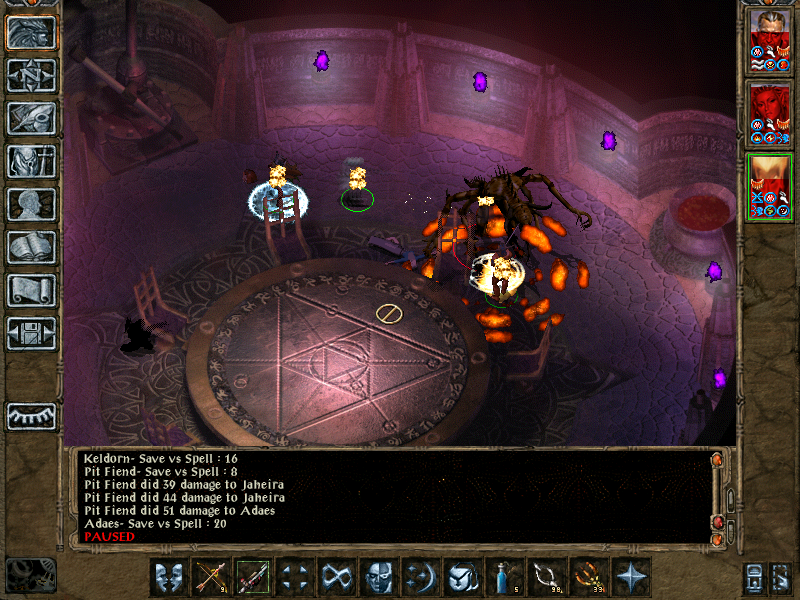Select the bow and arrow weapon slot
The height and width of the screenshot is (600, 800).
click(x=210, y=577)
